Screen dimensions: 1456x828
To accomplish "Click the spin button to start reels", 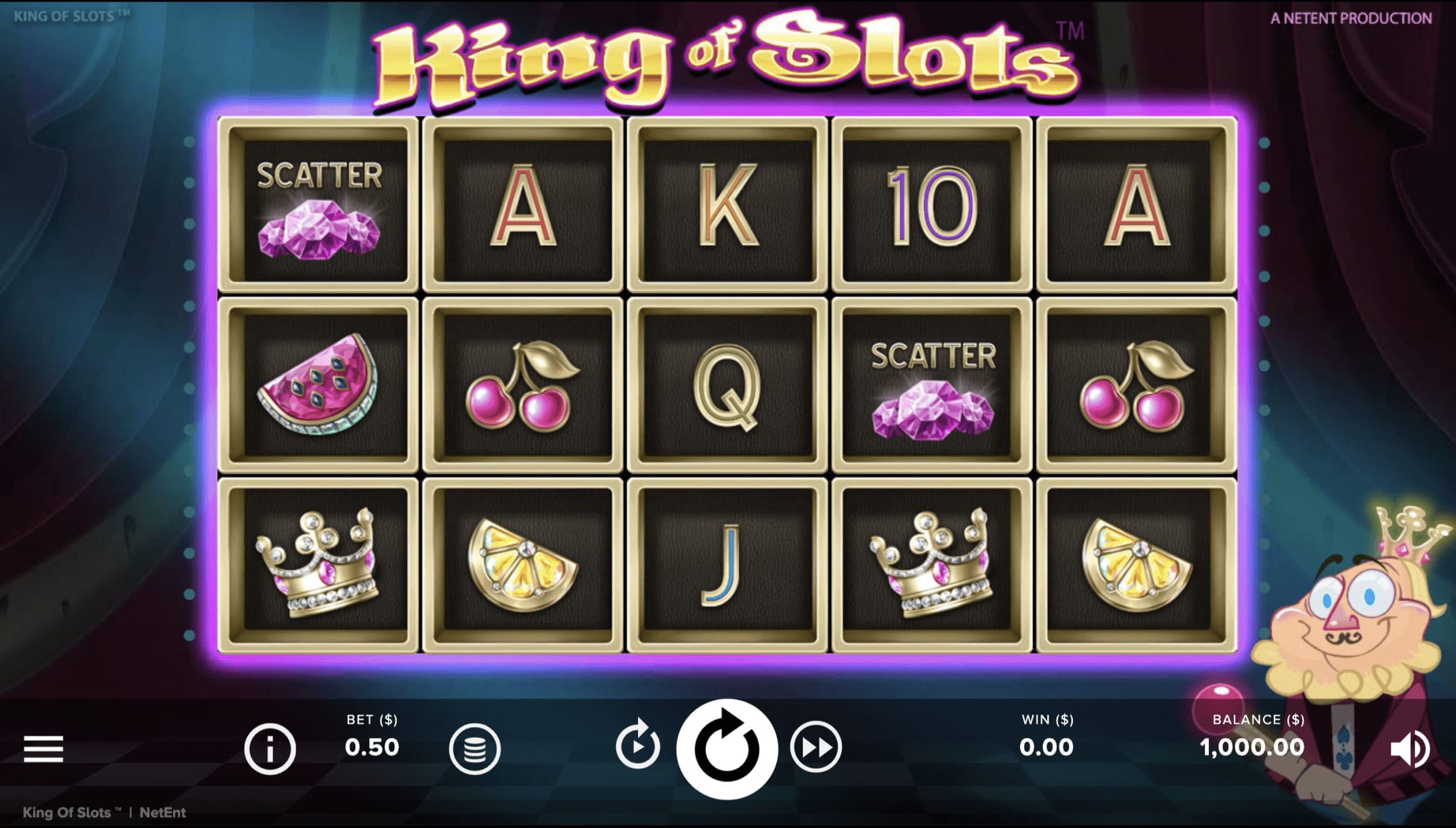I will pyautogui.click(x=728, y=747).
